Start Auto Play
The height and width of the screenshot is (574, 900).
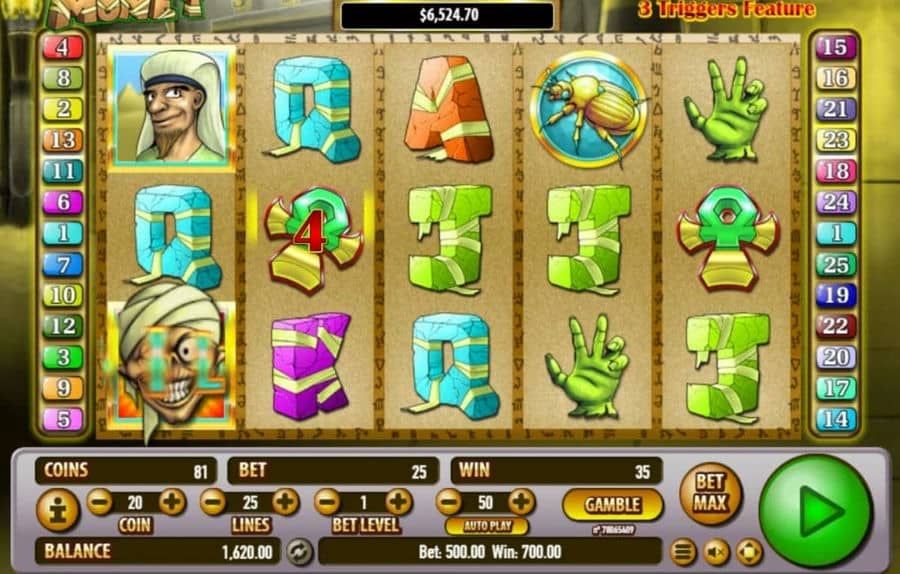click(486, 526)
